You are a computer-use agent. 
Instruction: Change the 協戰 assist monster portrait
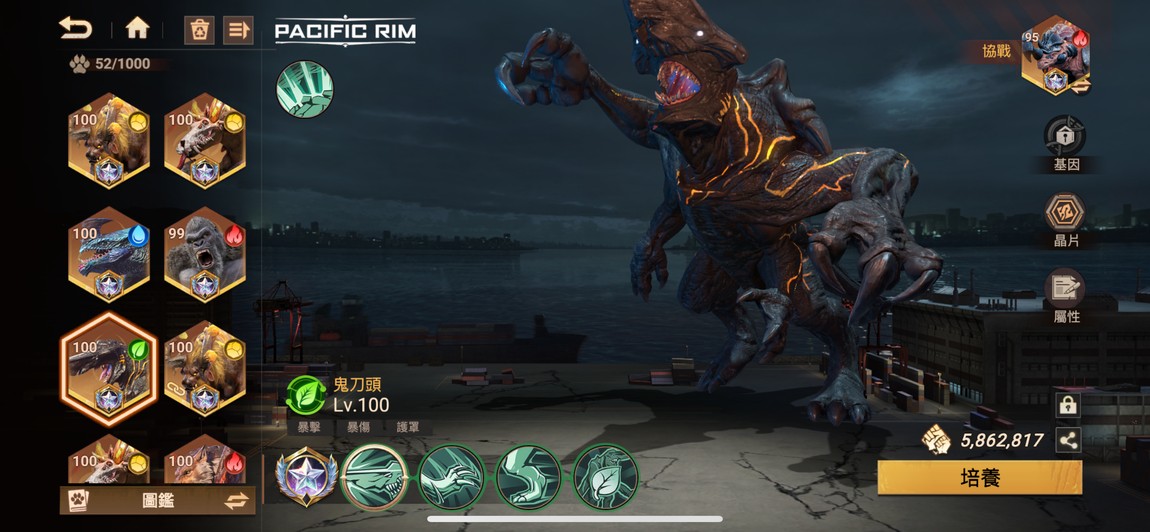[1054, 56]
